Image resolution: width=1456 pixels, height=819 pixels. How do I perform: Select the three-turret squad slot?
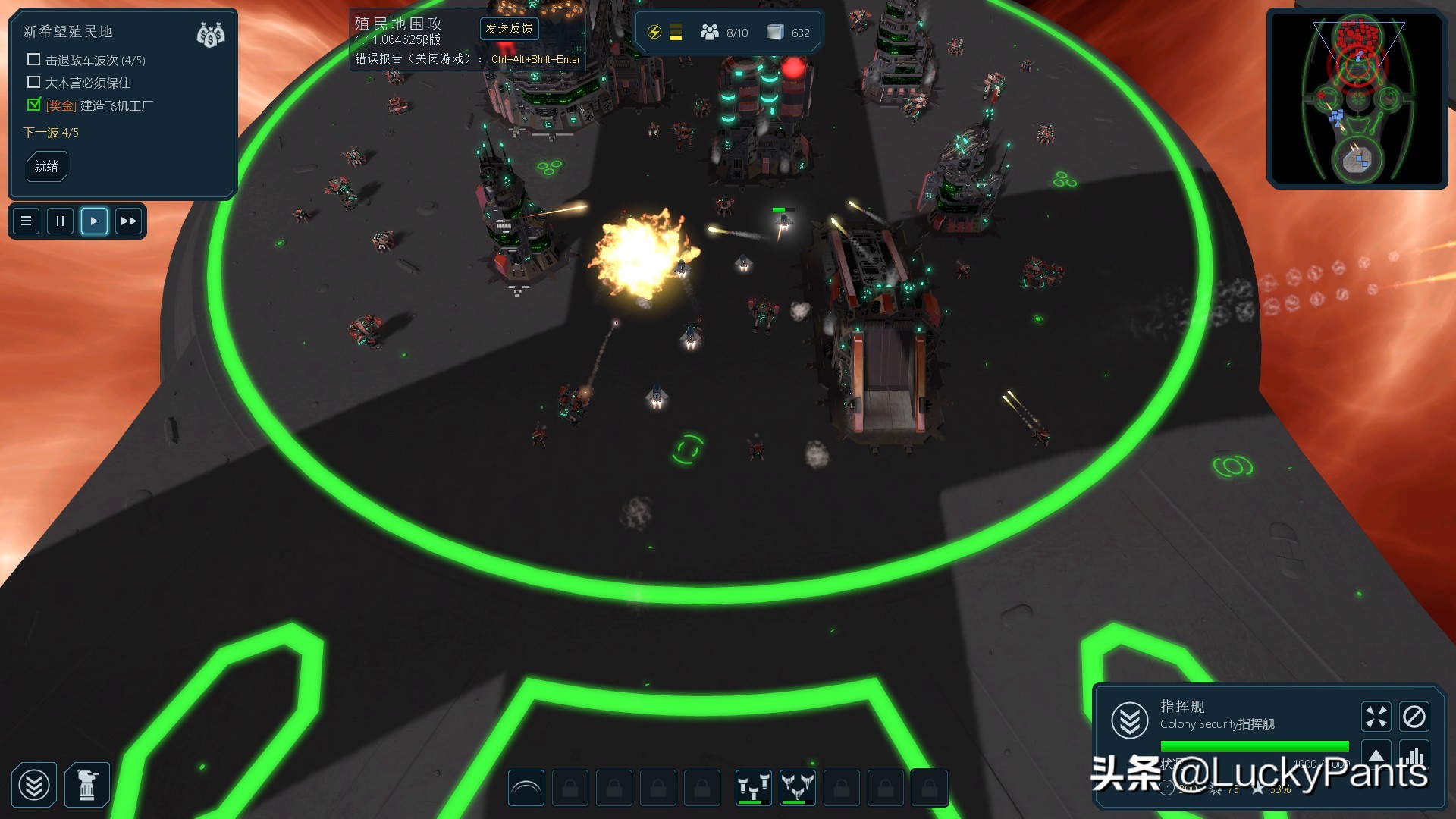point(754,789)
